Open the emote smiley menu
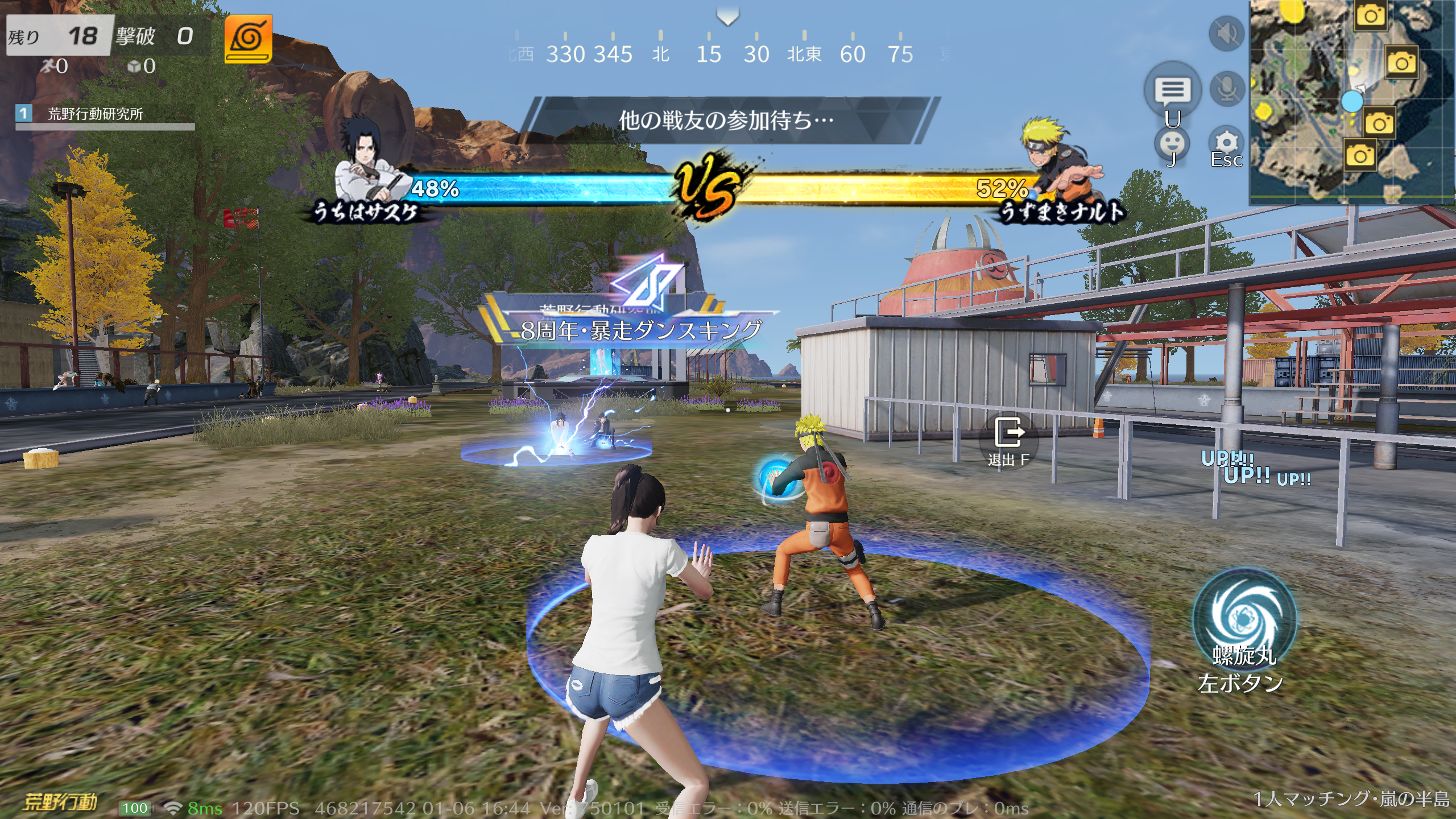The image size is (1456, 819). (x=1172, y=142)
